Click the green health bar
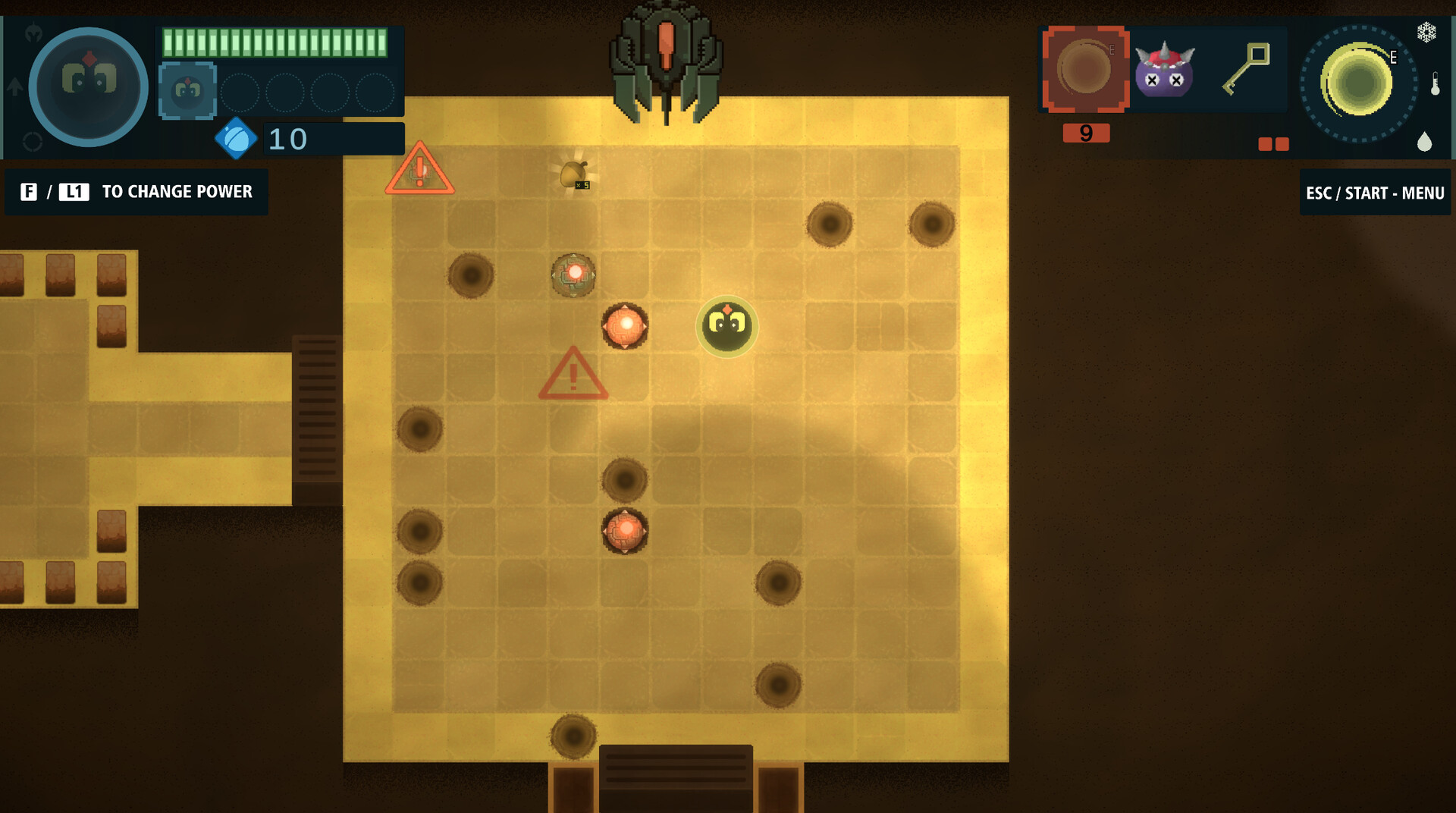 point(275,42)
